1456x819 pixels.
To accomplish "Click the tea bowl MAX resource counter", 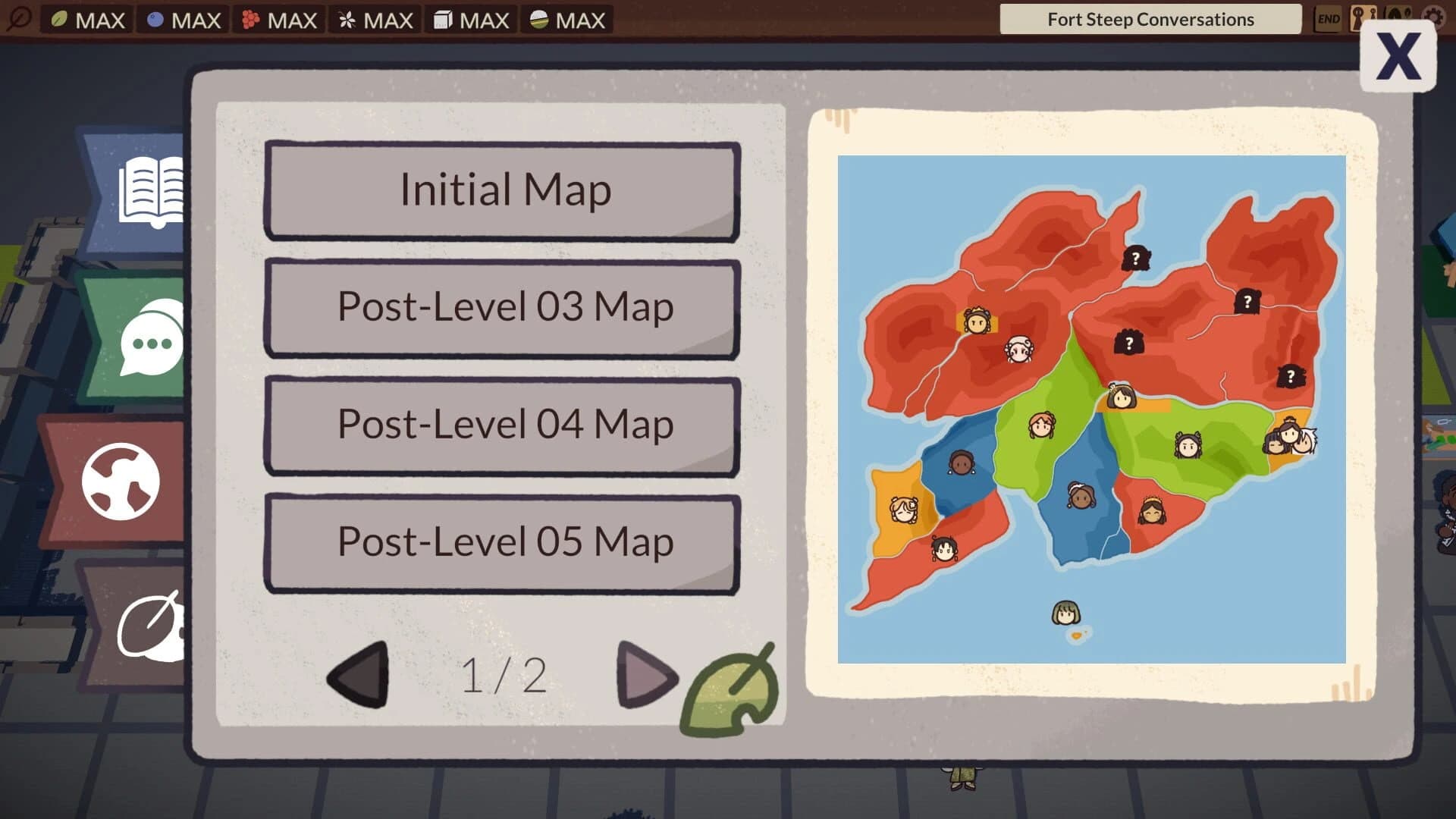I will 566,20.
